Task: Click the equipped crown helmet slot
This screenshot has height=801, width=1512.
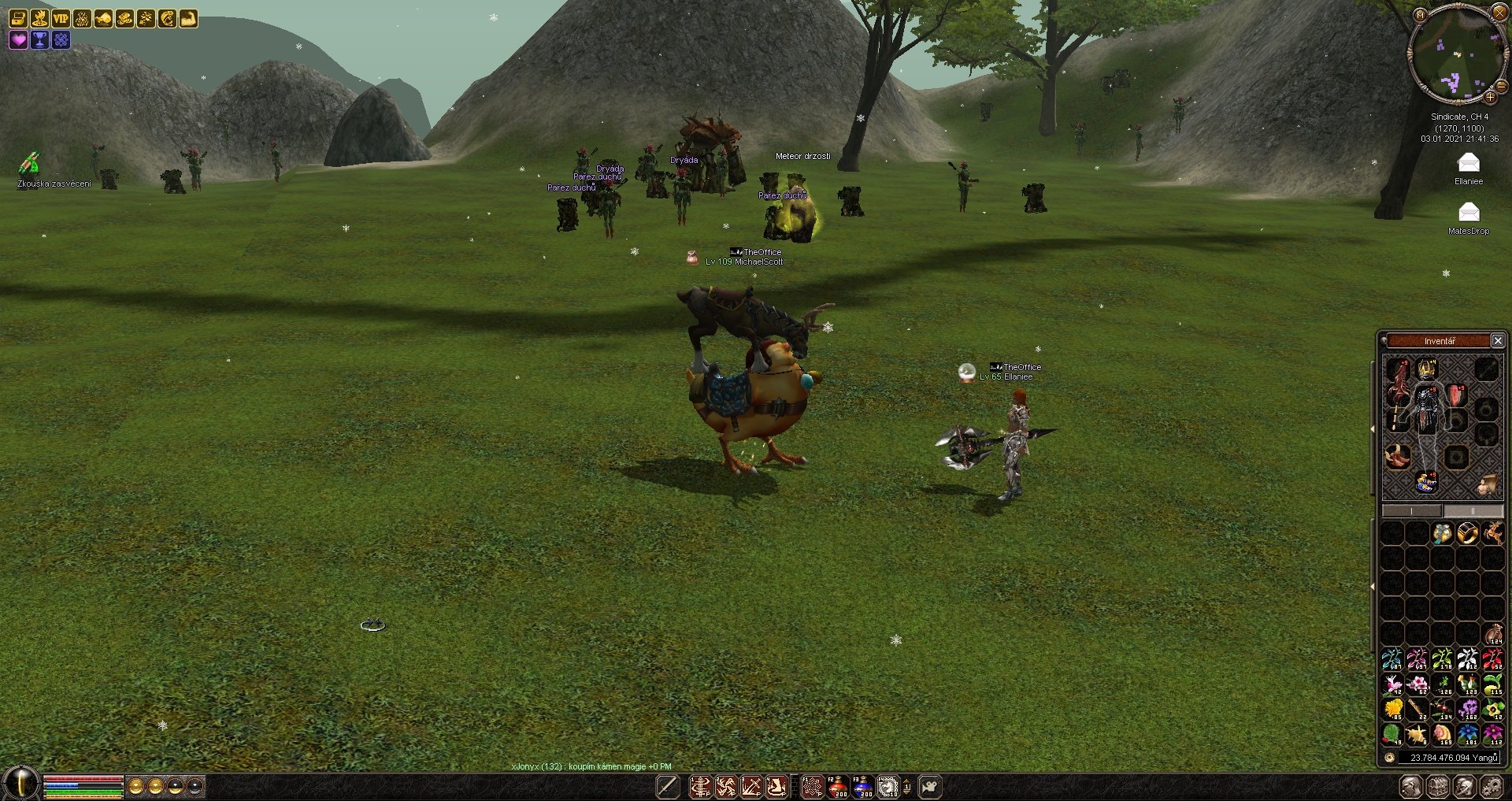Action: (x=1427, y=369)
